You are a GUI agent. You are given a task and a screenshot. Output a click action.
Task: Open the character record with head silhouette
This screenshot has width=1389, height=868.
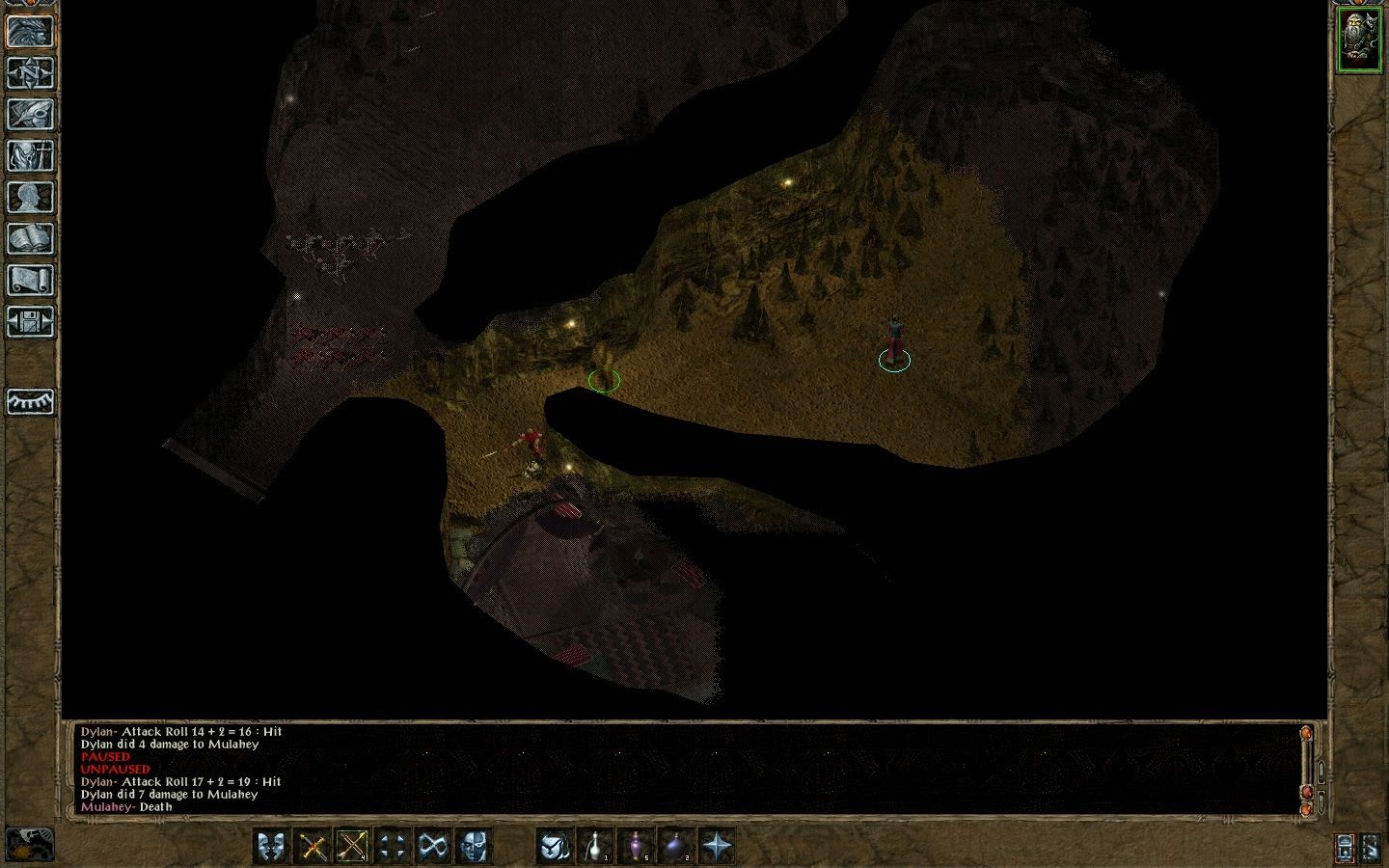click(30, 197)
